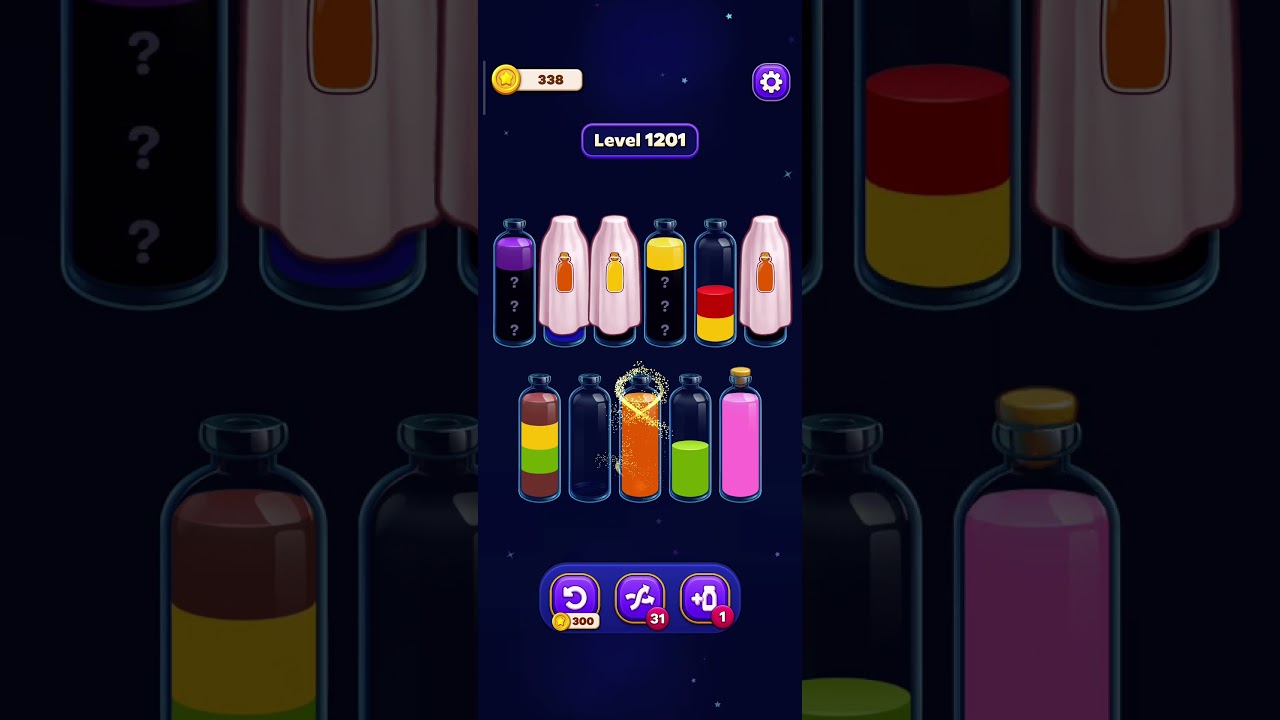Select the empty dark bottle in bottom row
Viewport: 1280px width, 720px height.
[590, 440]
